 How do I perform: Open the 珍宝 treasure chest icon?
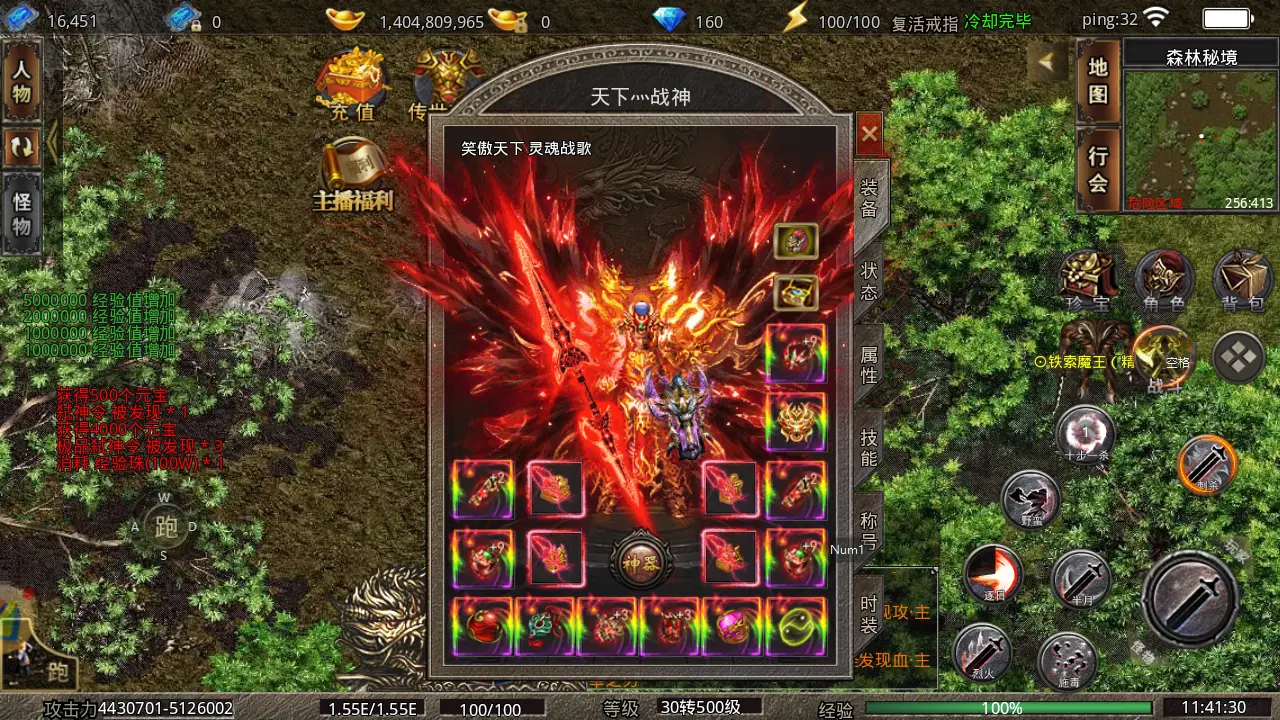[x=1088, y=279]
